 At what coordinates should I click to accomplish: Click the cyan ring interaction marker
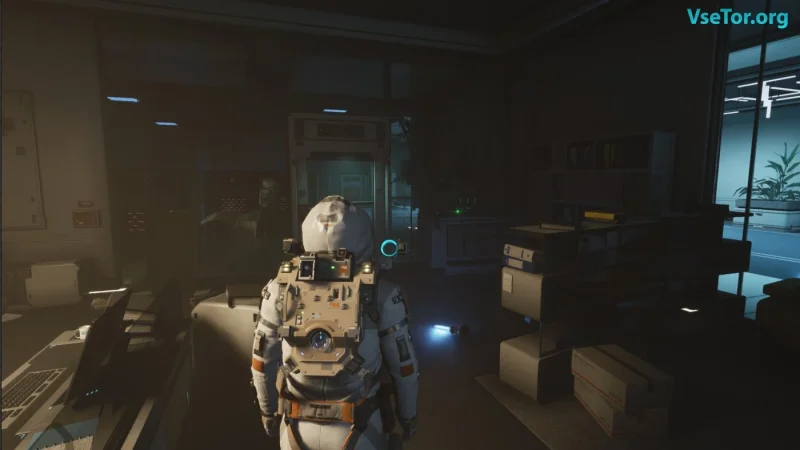388,247
